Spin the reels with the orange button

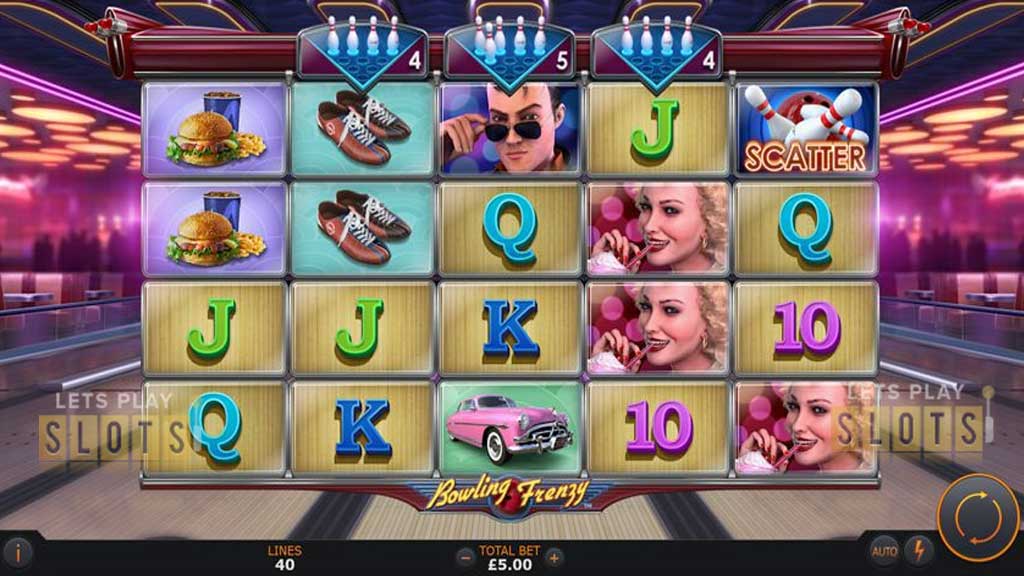tap(977, 517)
